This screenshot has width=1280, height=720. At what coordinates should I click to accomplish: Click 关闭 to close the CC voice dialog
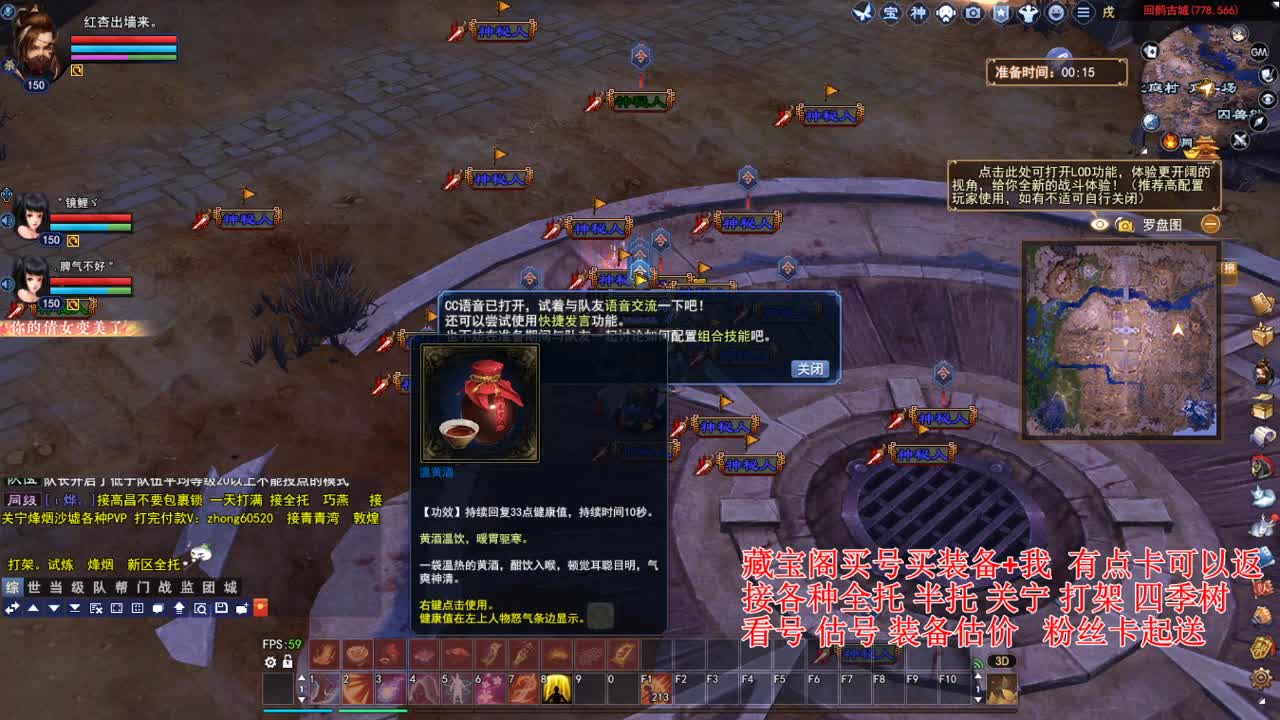click(x=810, y=369)
